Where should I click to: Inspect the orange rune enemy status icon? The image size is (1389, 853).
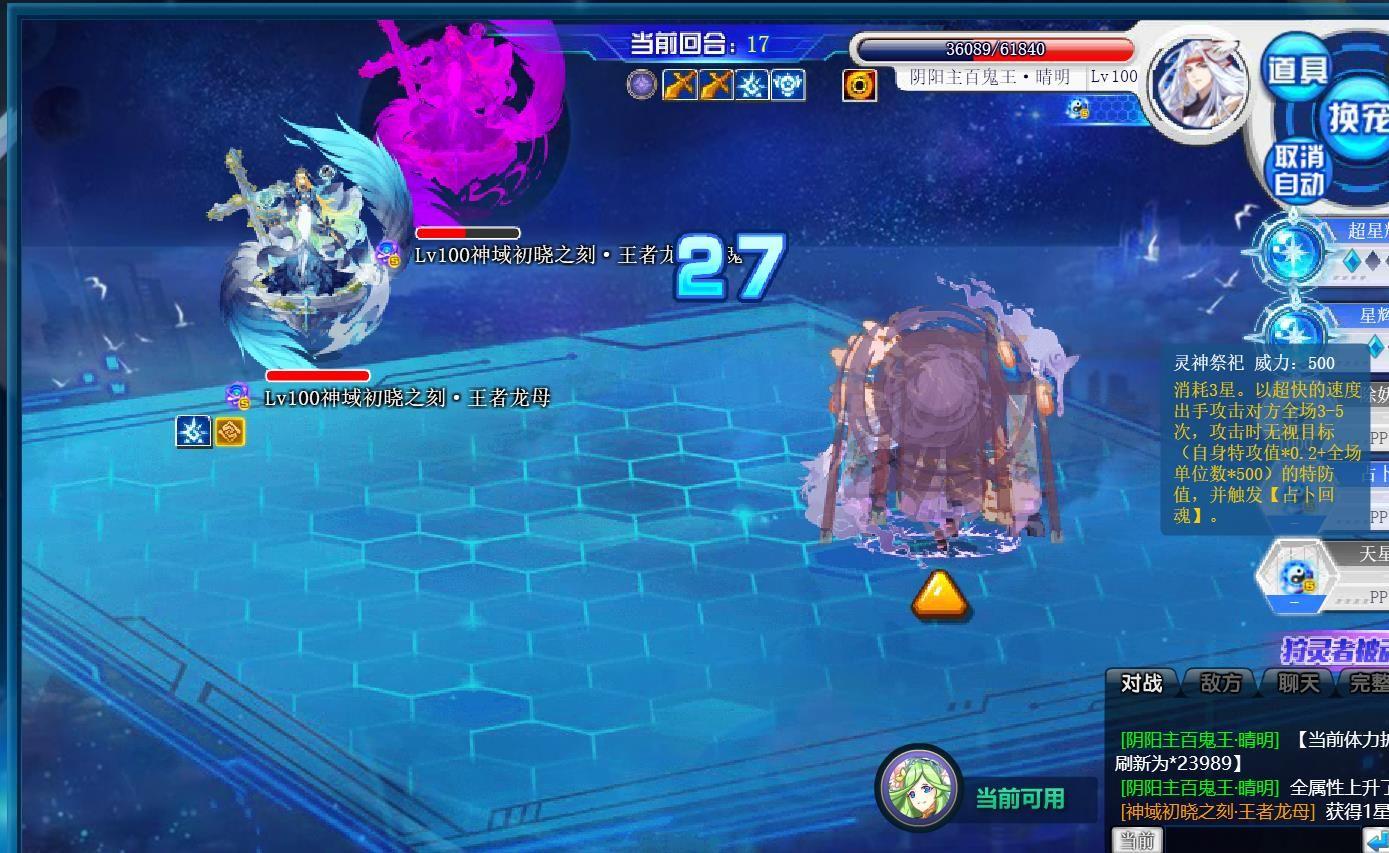pyautogui.click(x=229, y=432)
